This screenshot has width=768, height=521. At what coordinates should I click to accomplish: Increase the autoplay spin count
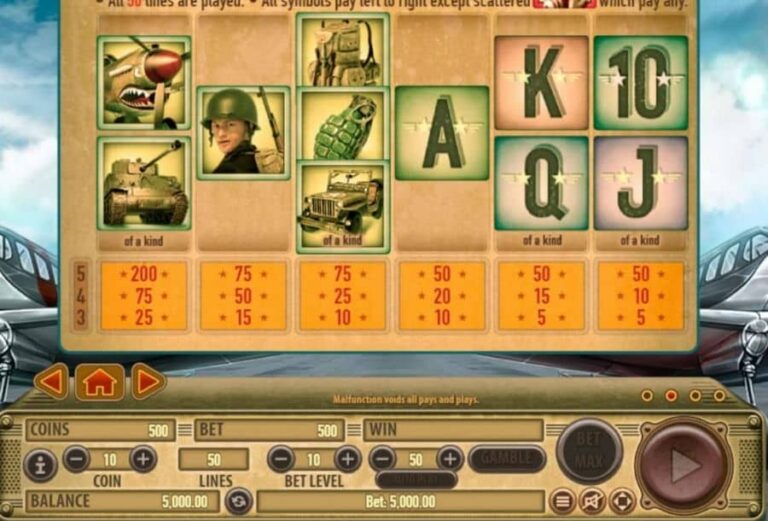[450, 459]
